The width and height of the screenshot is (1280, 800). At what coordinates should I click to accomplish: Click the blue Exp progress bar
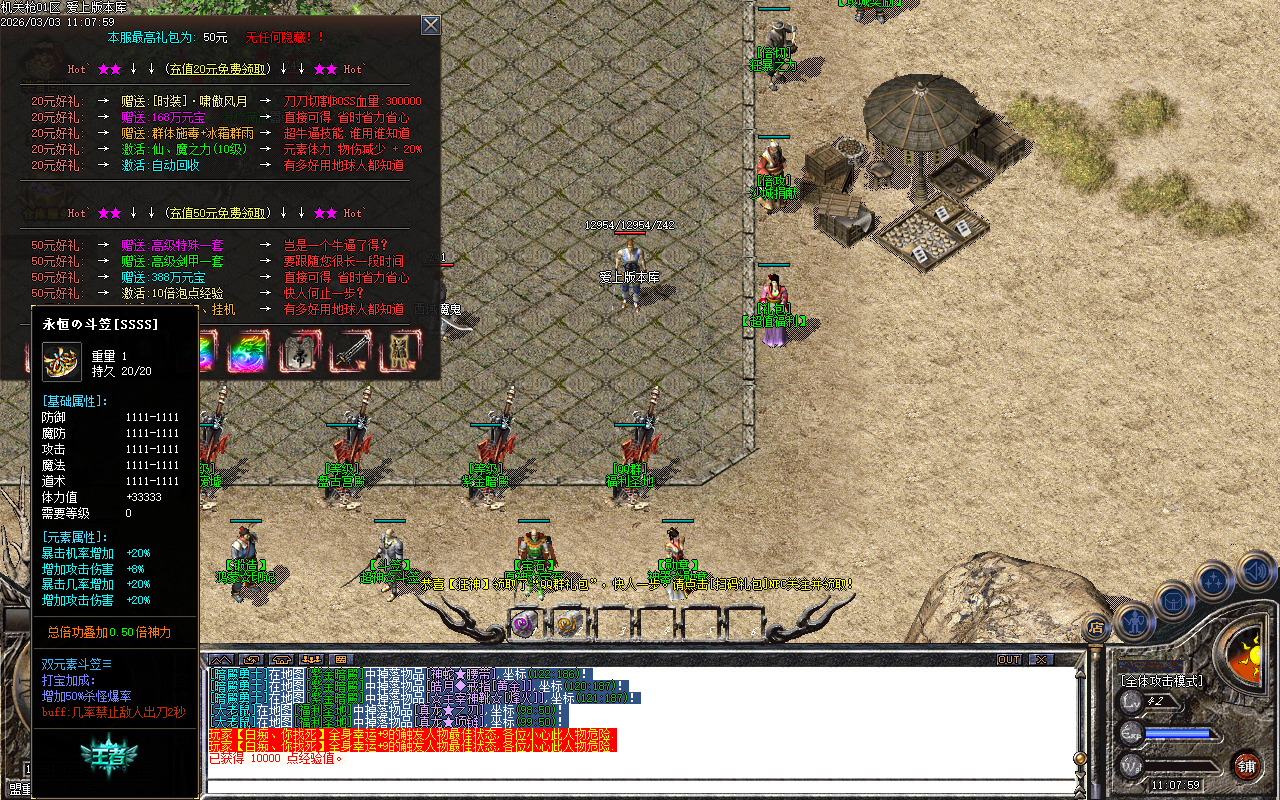1177,733
